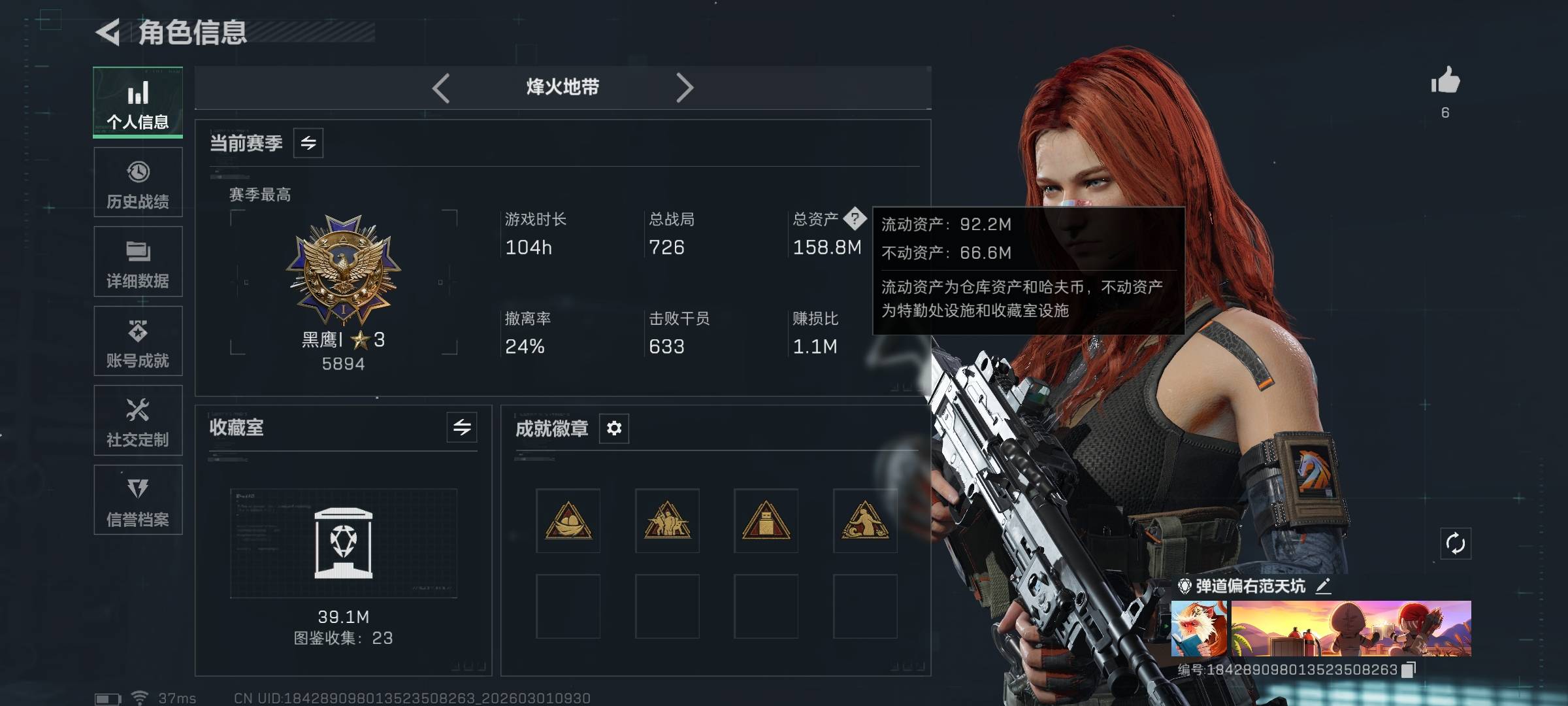Image resolution: width=1568 pixels, height=706 pixels.
Task: Edit the player name with the pencil icon
Action: click(1323, 586)
